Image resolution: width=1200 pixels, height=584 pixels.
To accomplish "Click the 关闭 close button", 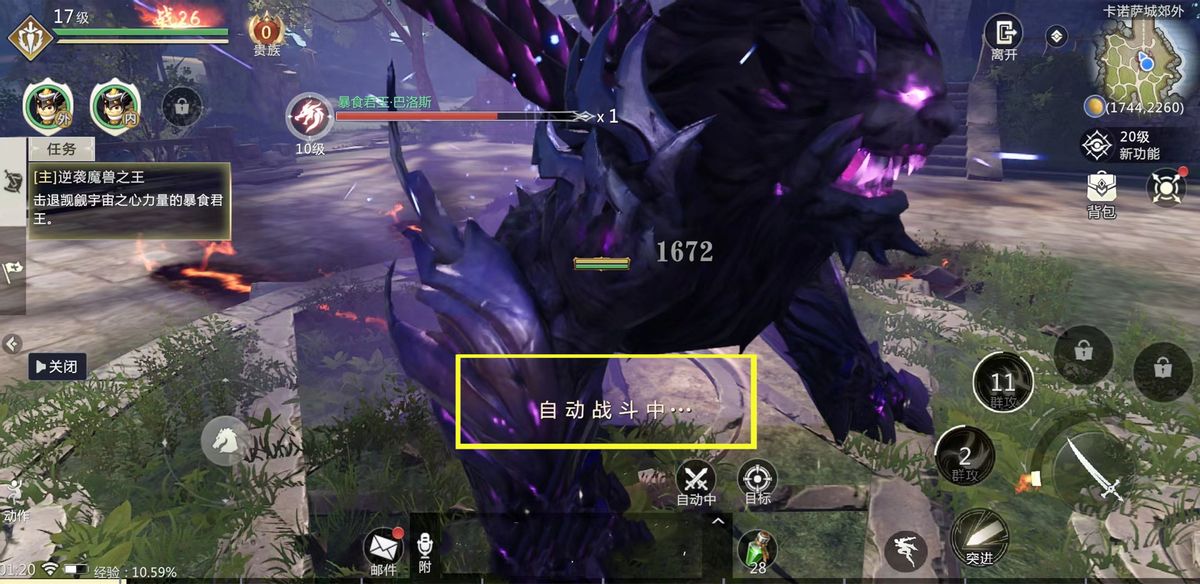I will point(55,367).
